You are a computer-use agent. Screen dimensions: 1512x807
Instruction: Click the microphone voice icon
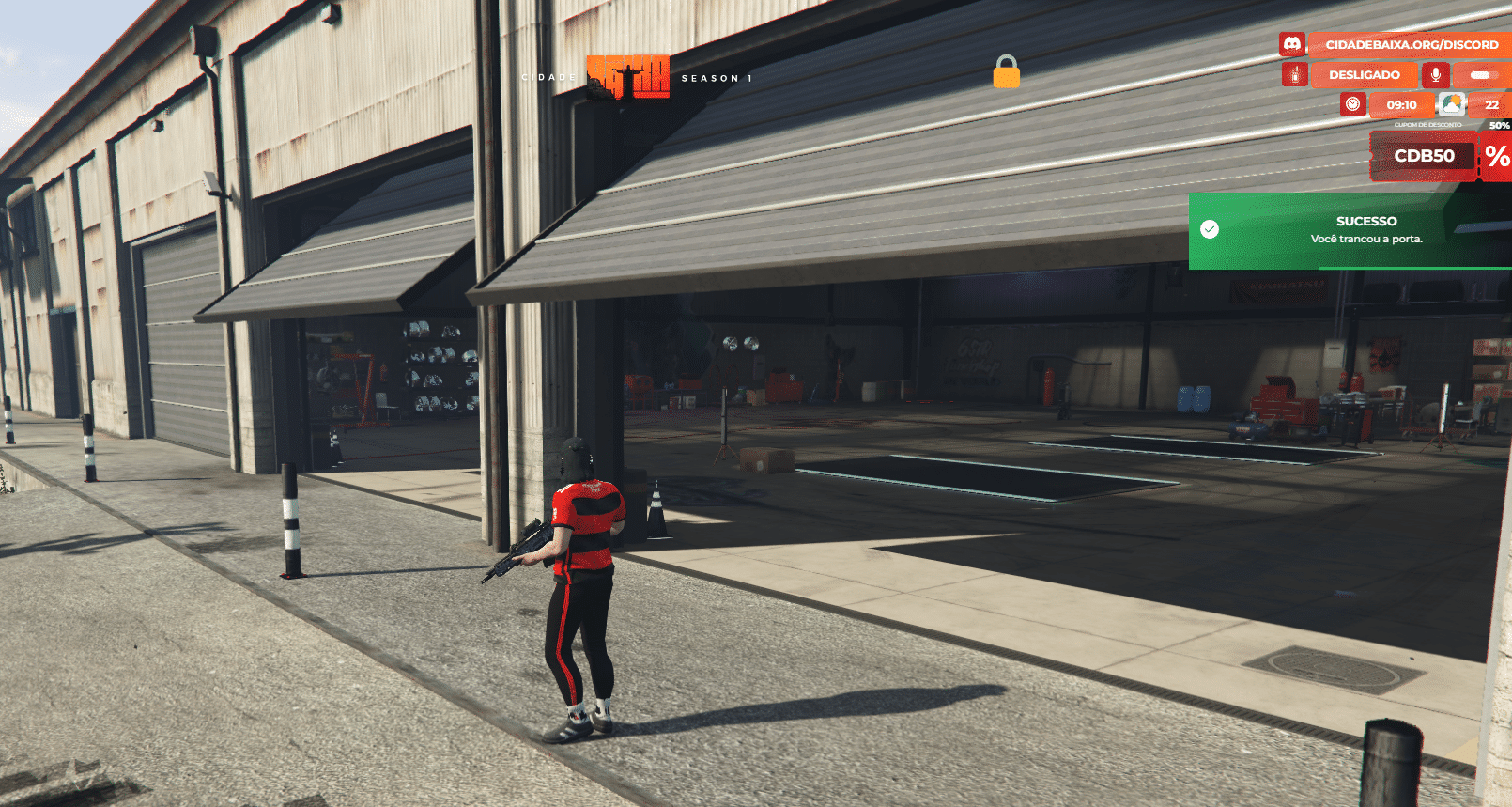[1435, 74]
